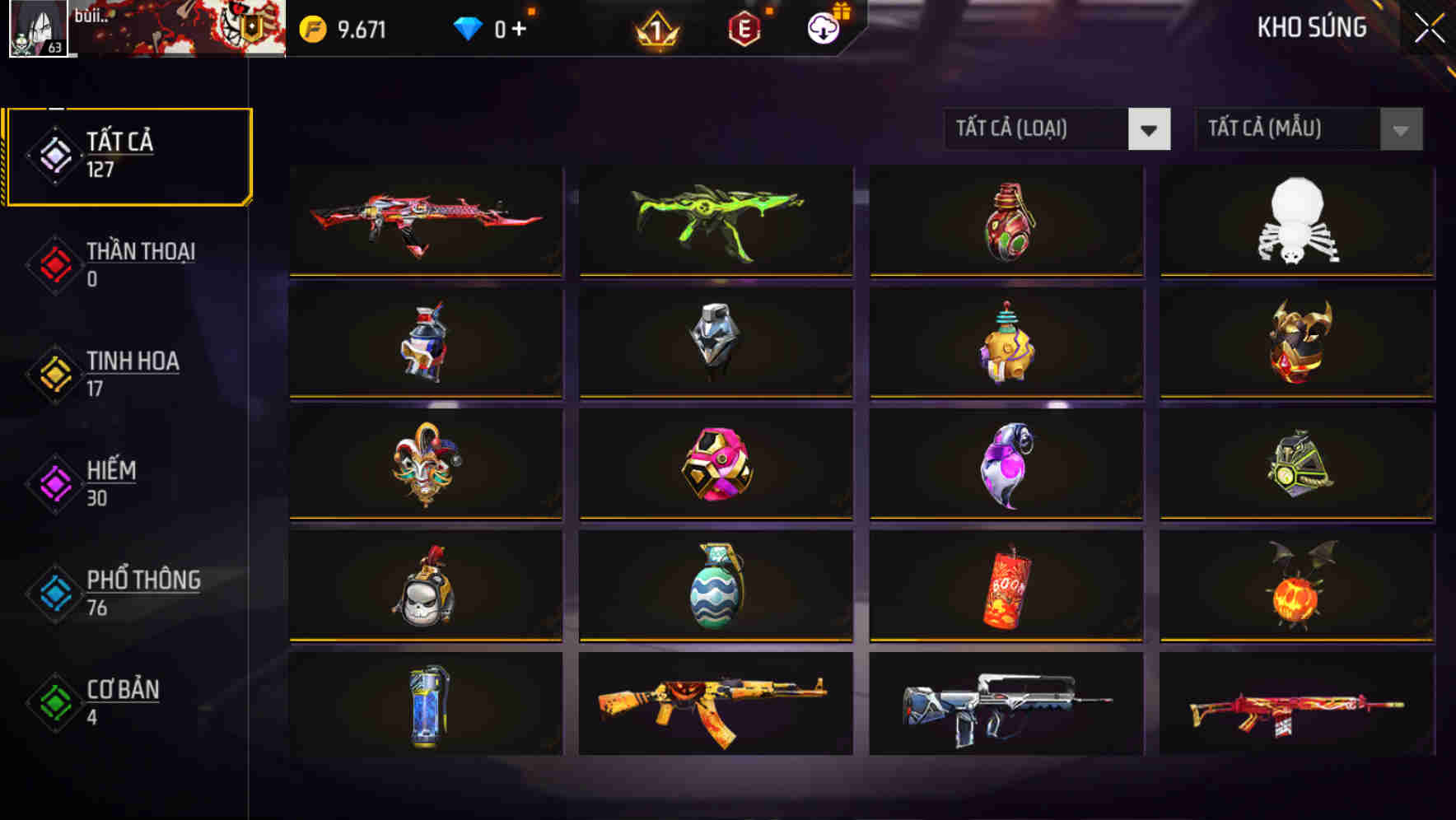1456x820 pixels.
Task: Click the blue diamond currency icon
Action: [x=466, y=26]
